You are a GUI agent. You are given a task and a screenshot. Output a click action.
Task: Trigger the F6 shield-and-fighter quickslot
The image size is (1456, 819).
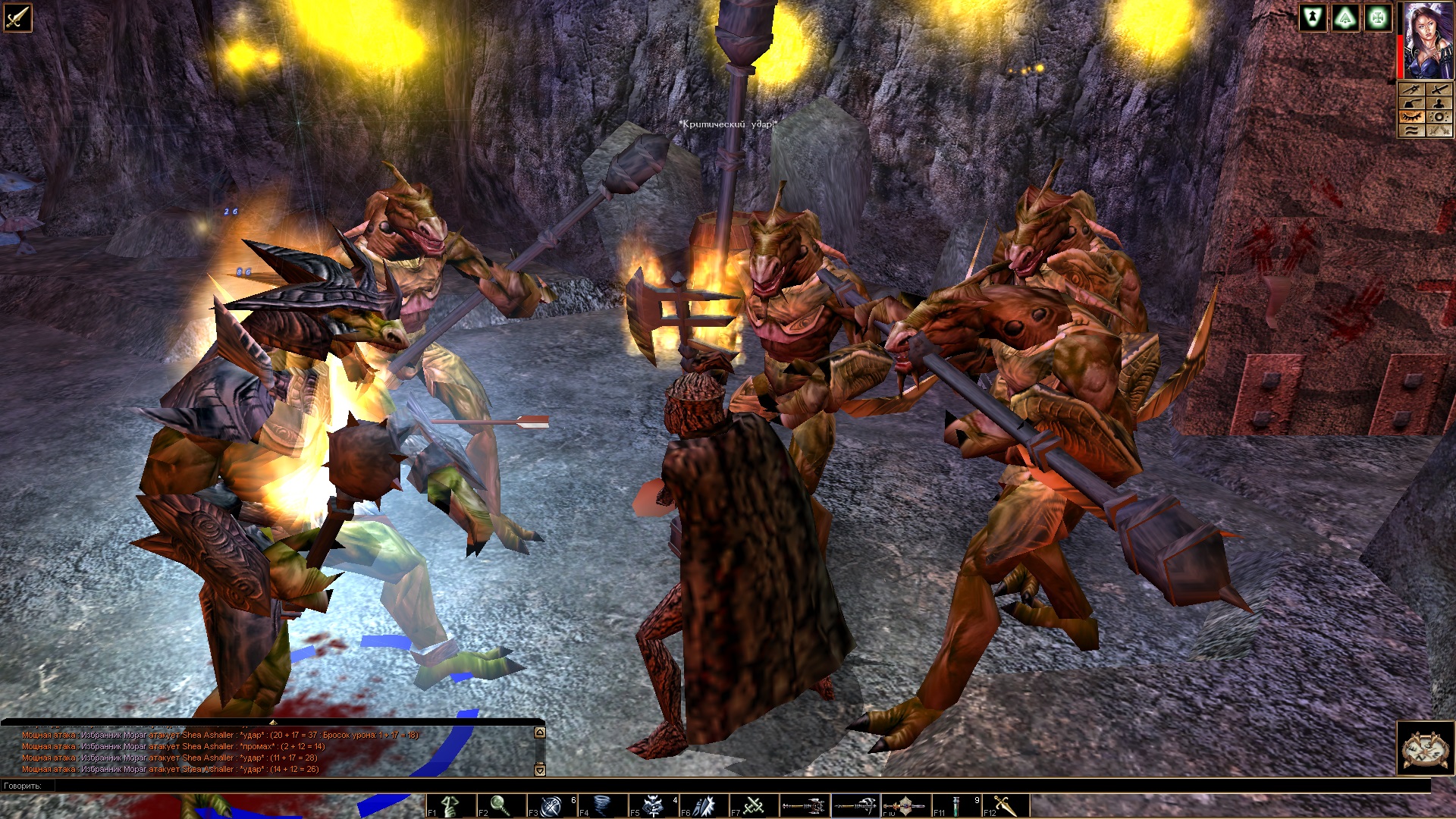tap(704, 805)
